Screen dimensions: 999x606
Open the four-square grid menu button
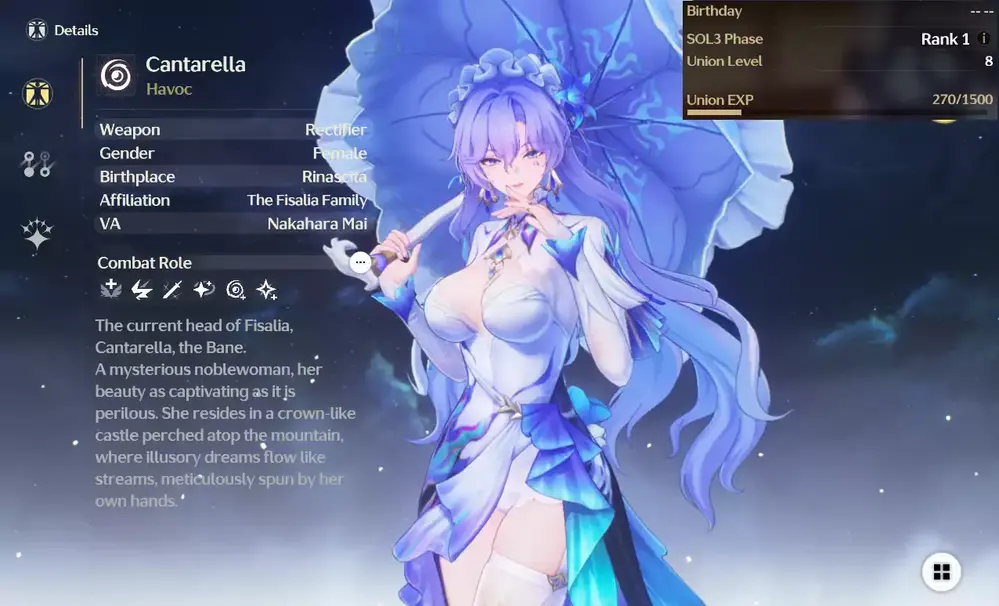[x=941, y=571]
